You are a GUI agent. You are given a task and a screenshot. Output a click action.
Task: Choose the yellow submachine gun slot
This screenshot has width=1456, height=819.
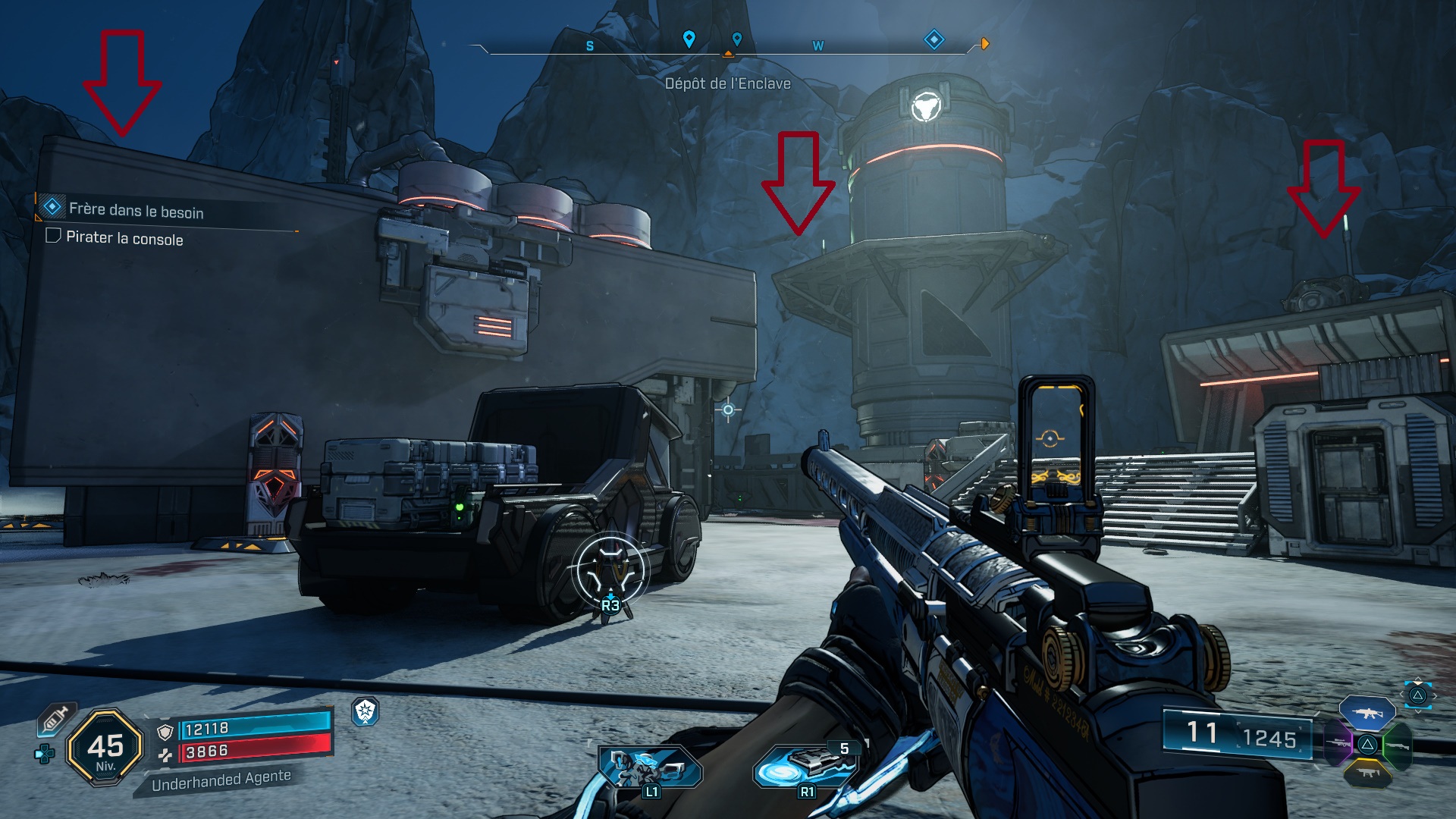click(x=1367, y=773)
